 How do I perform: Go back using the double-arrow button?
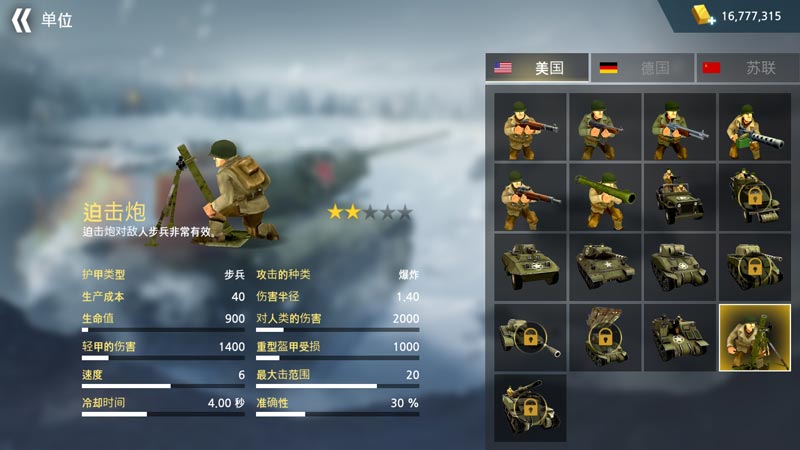[x=21, y=20]
